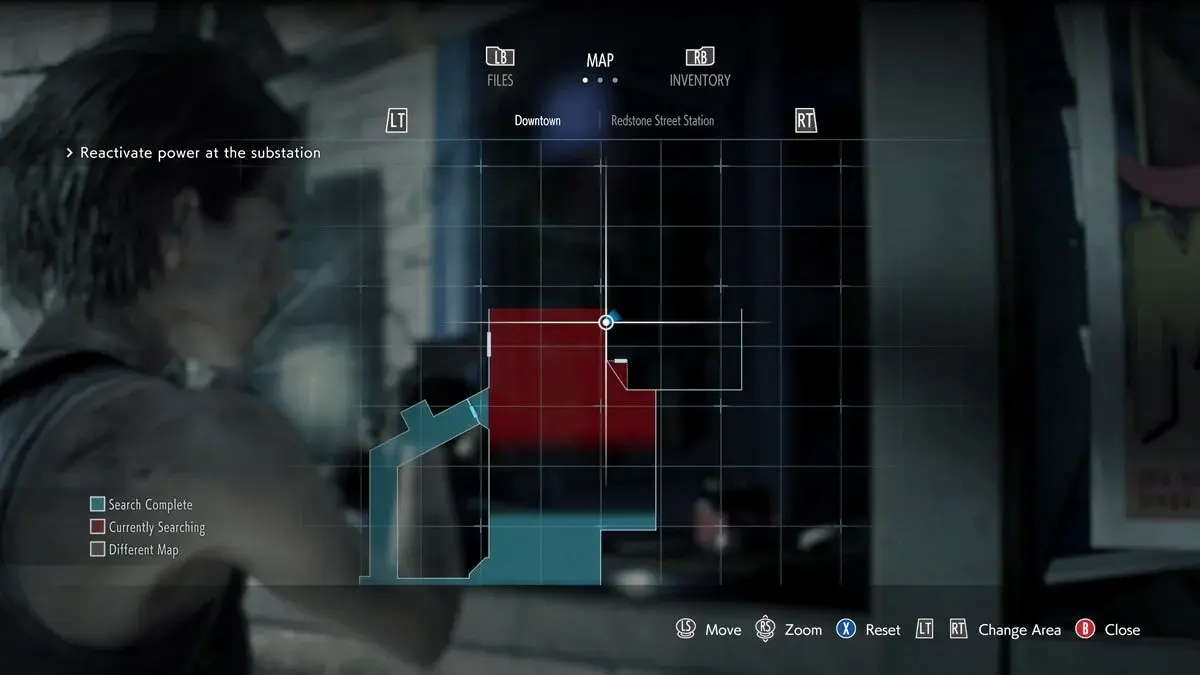
Task: Click the Currently Searching legend entry
Action: (147, 527)
